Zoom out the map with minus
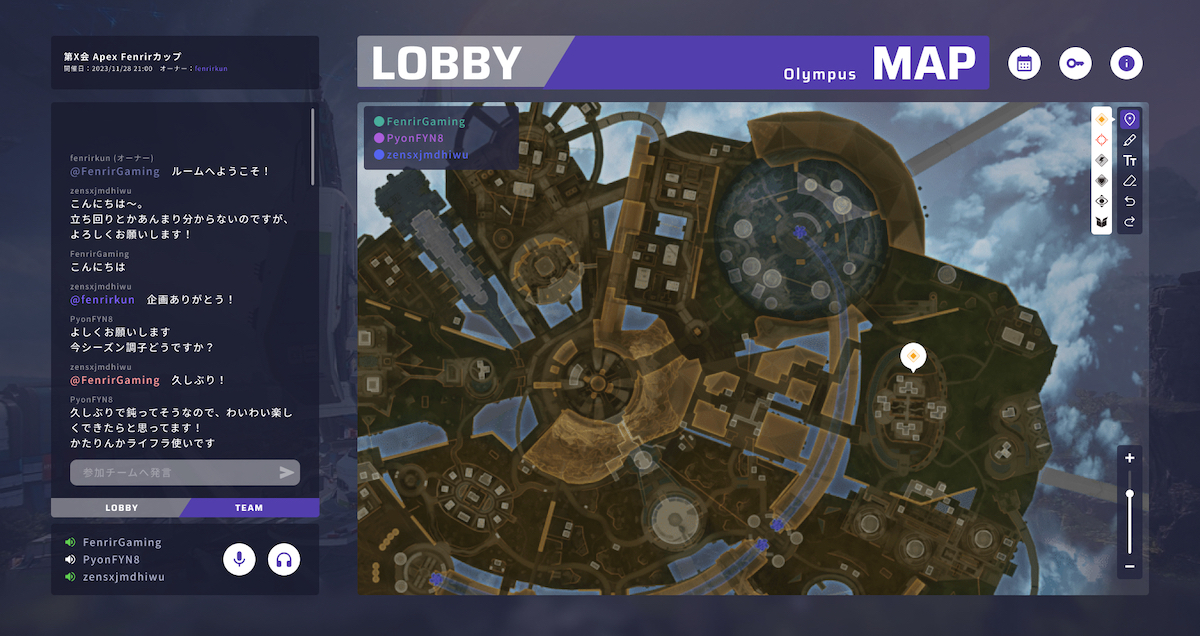1200x636 pixels. 1130,567
